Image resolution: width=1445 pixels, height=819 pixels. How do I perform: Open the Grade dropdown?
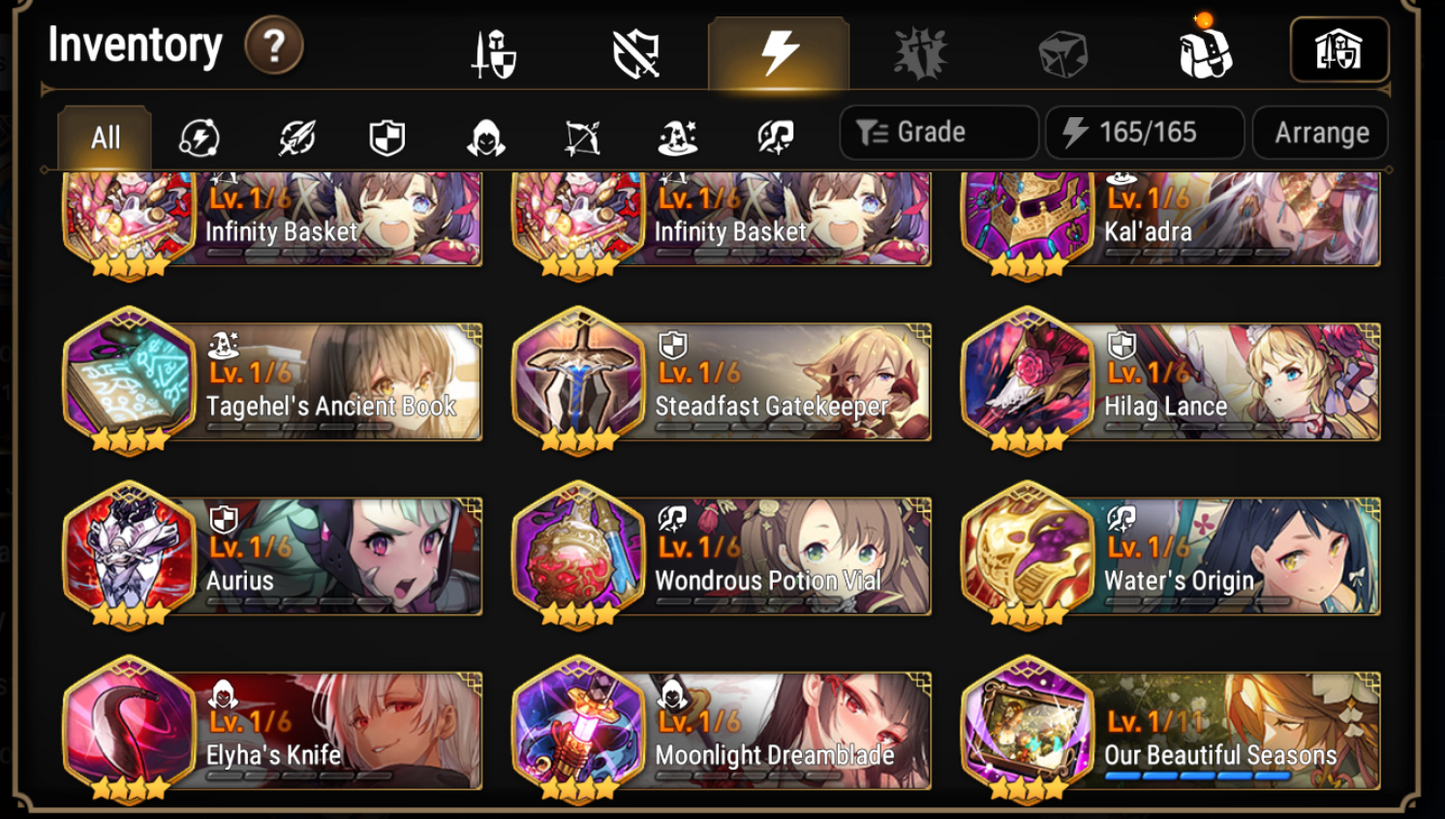pyautogui.click(x=937, y=131)
